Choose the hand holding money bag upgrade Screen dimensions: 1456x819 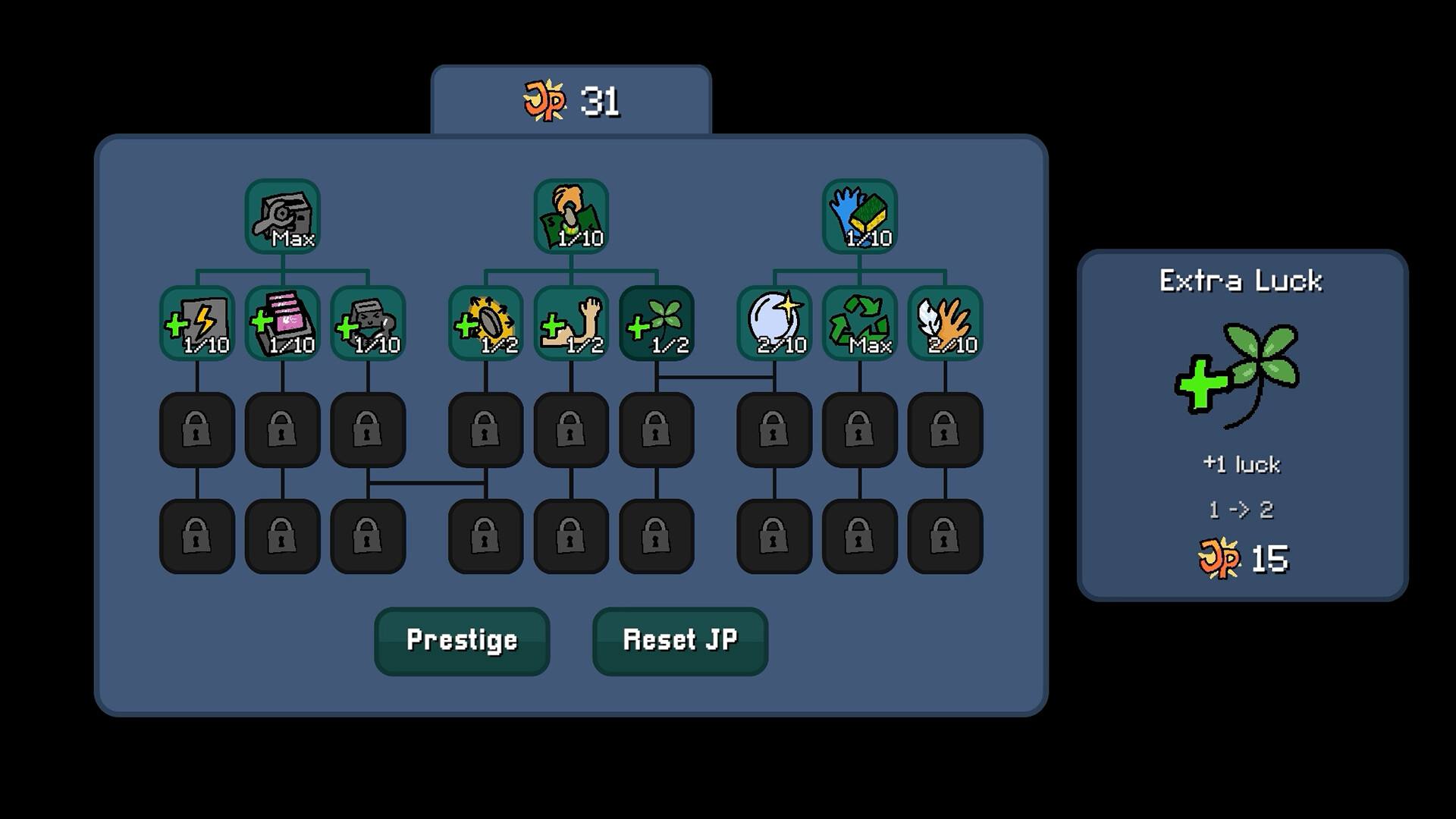tap(571, 216)
